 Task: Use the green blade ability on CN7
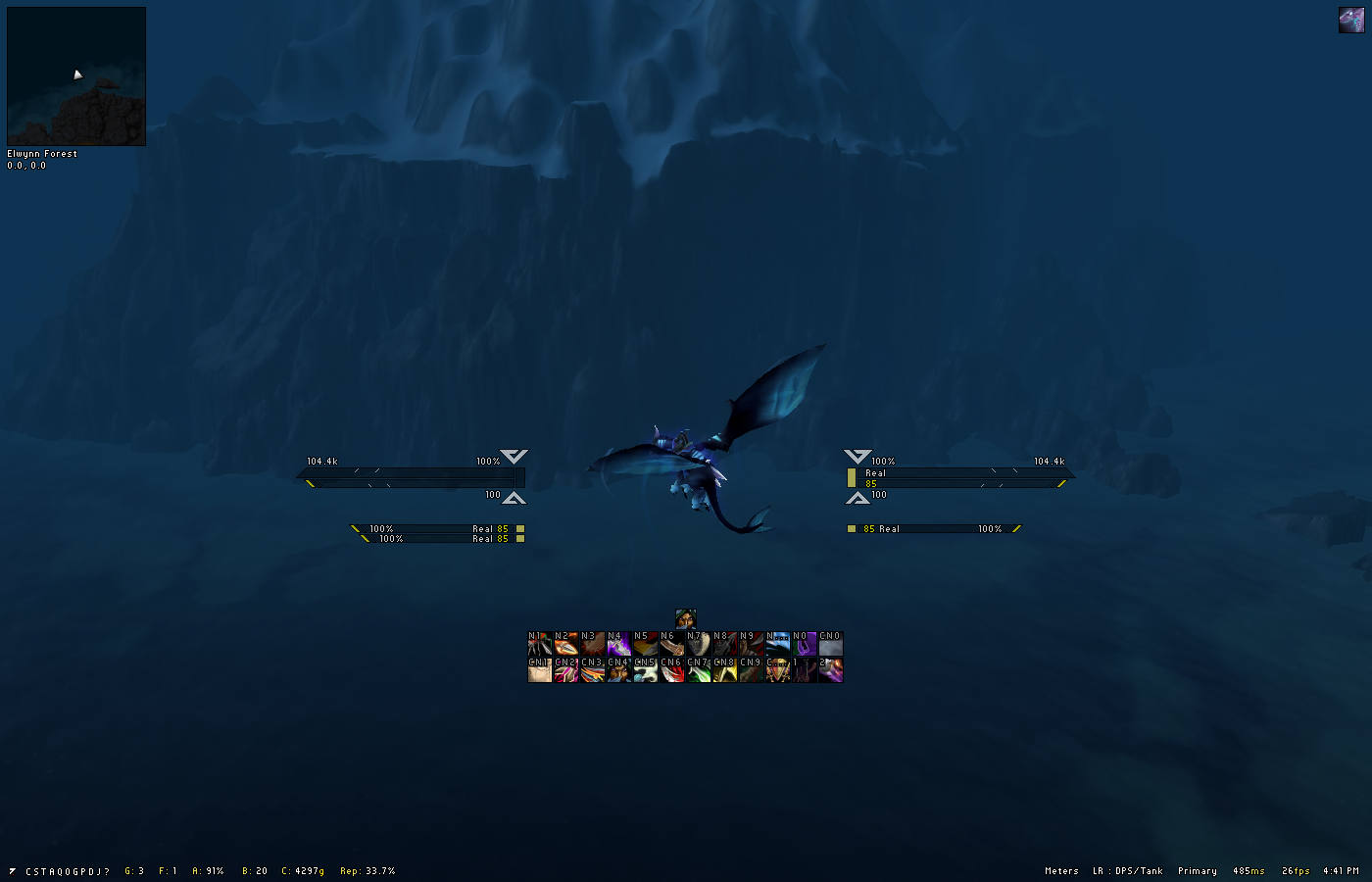coord(699,670)
